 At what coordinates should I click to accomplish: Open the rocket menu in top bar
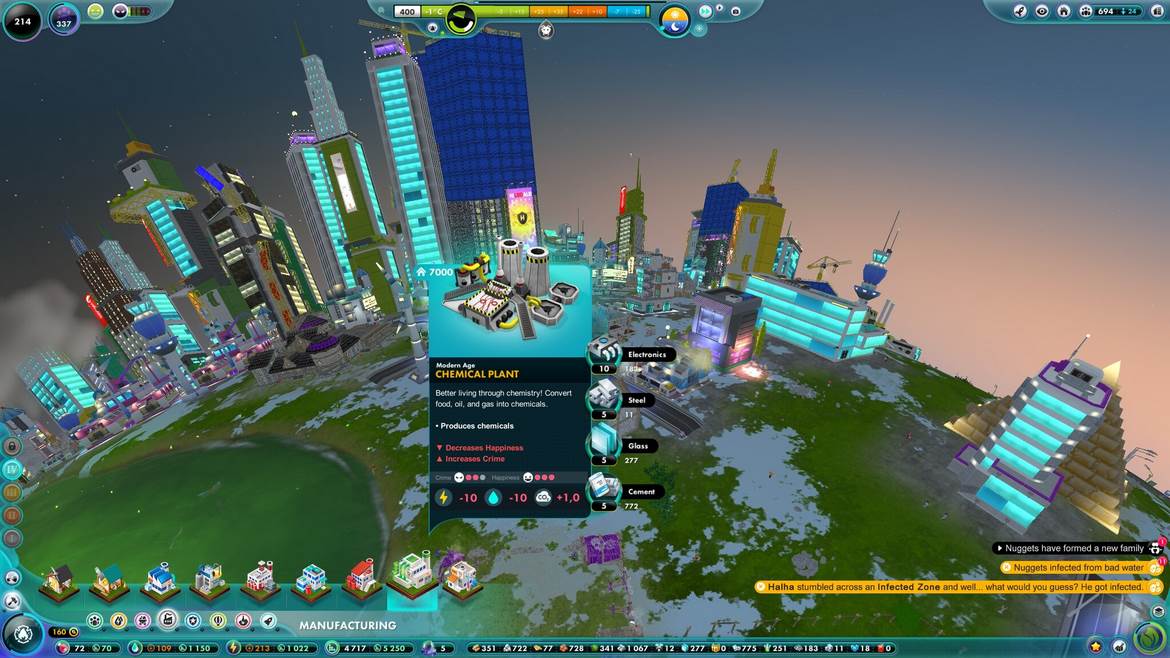click(x=1020, y=11)
